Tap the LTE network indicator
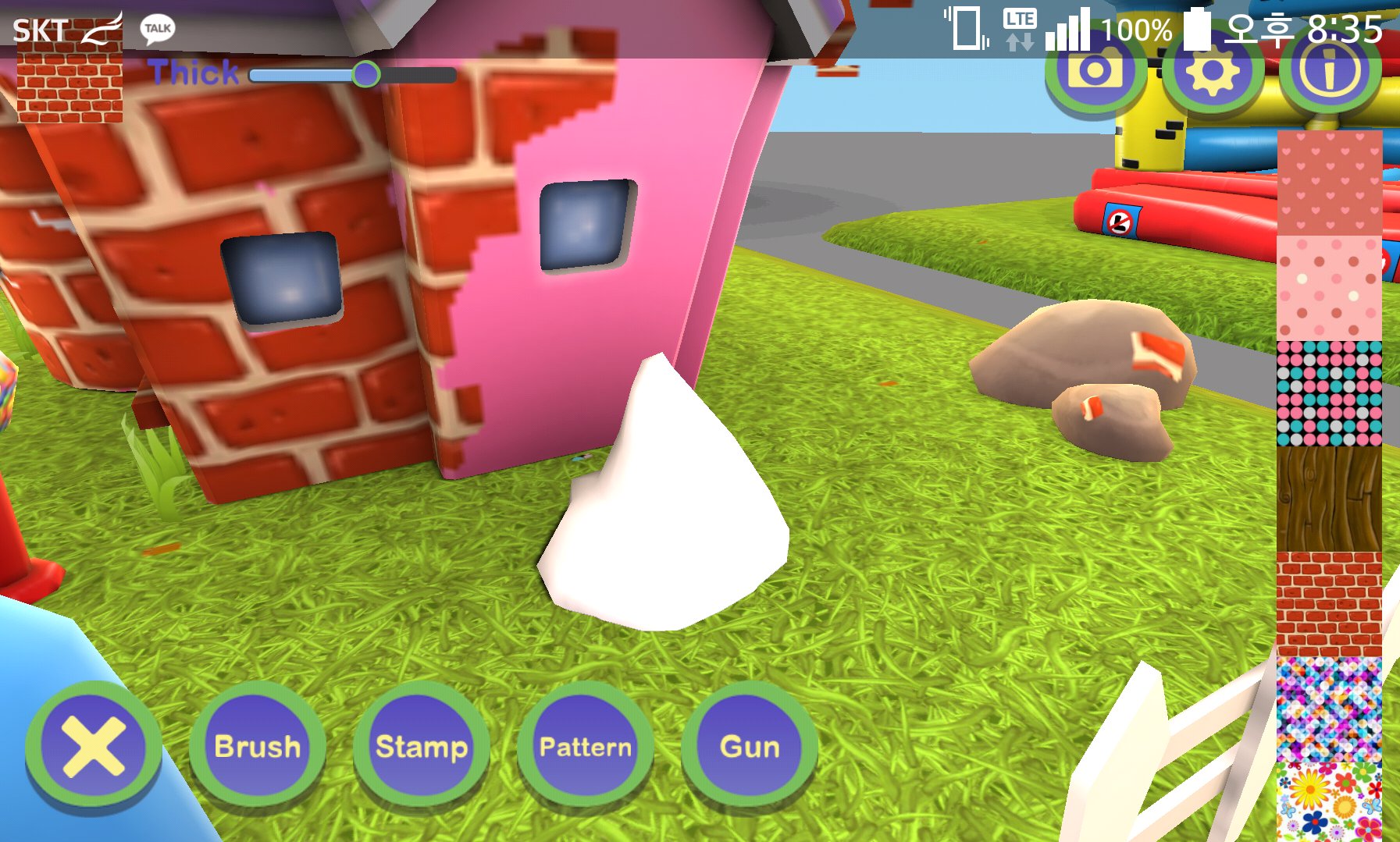1400x842 pixels. tap(1020, 27)
